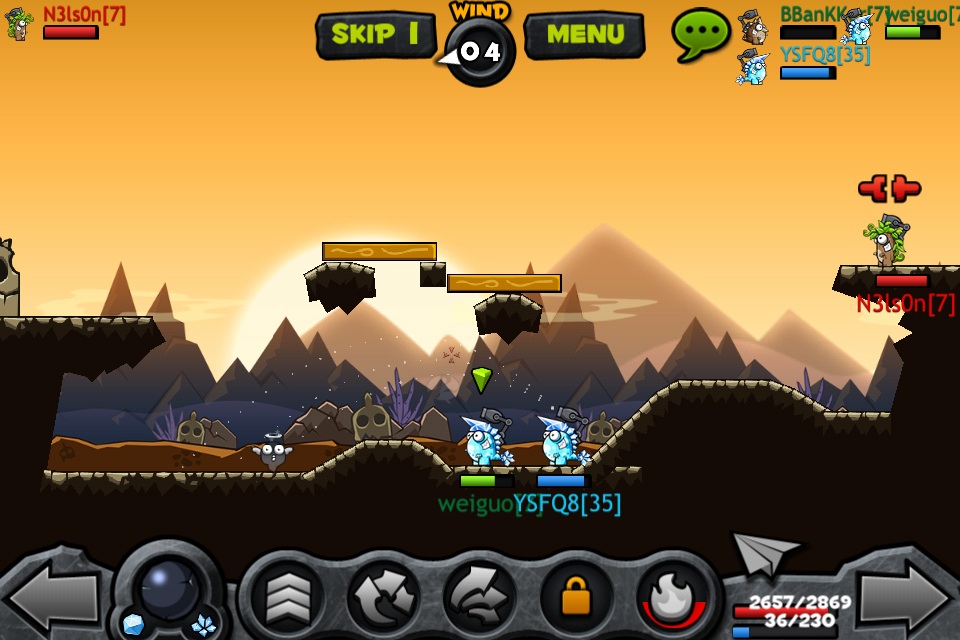
Task: Select the ice cube item on weapon orb
Action: click(133, 625)
